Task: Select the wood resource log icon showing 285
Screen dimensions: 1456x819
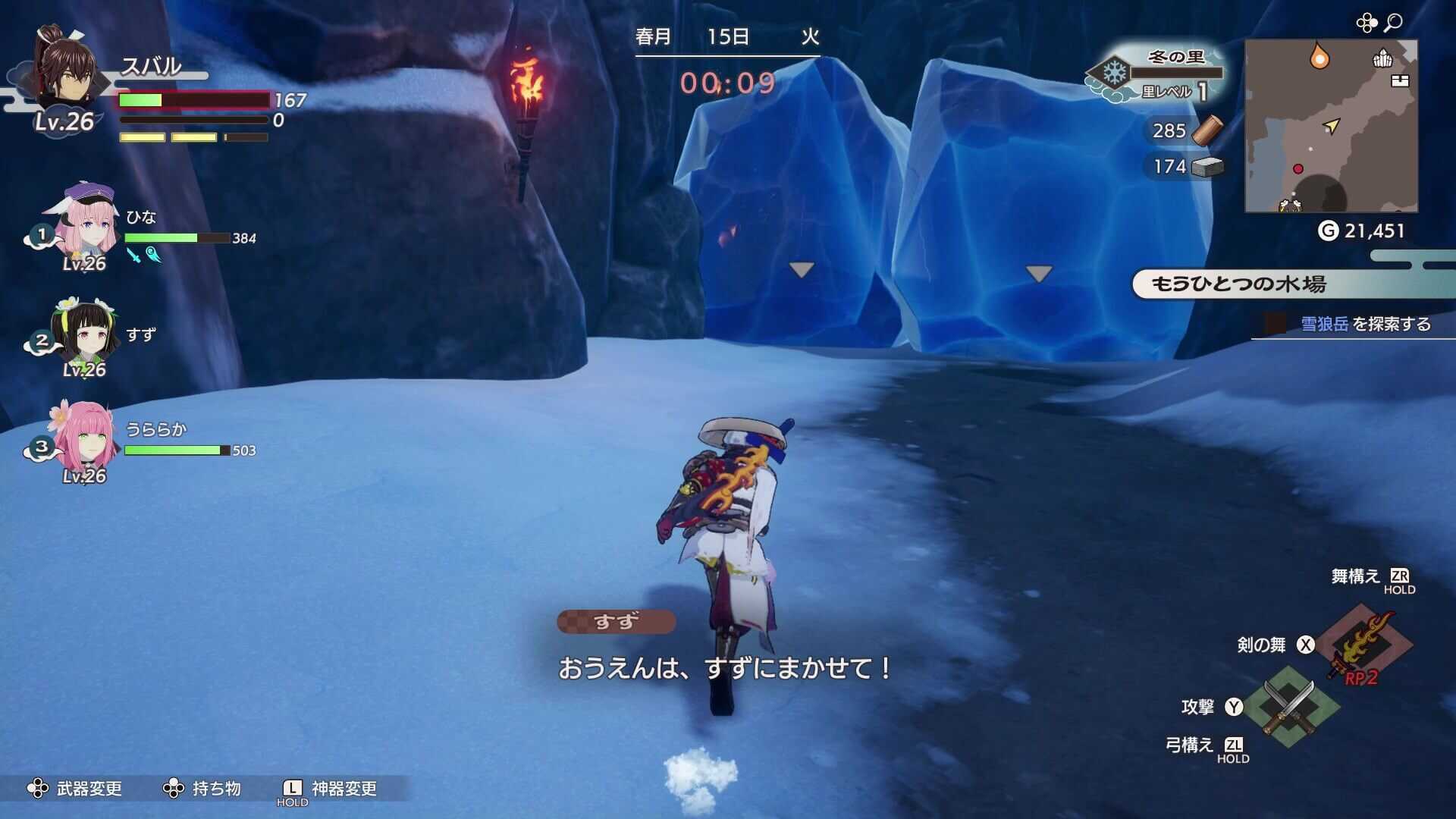Action: point(1210,132)
